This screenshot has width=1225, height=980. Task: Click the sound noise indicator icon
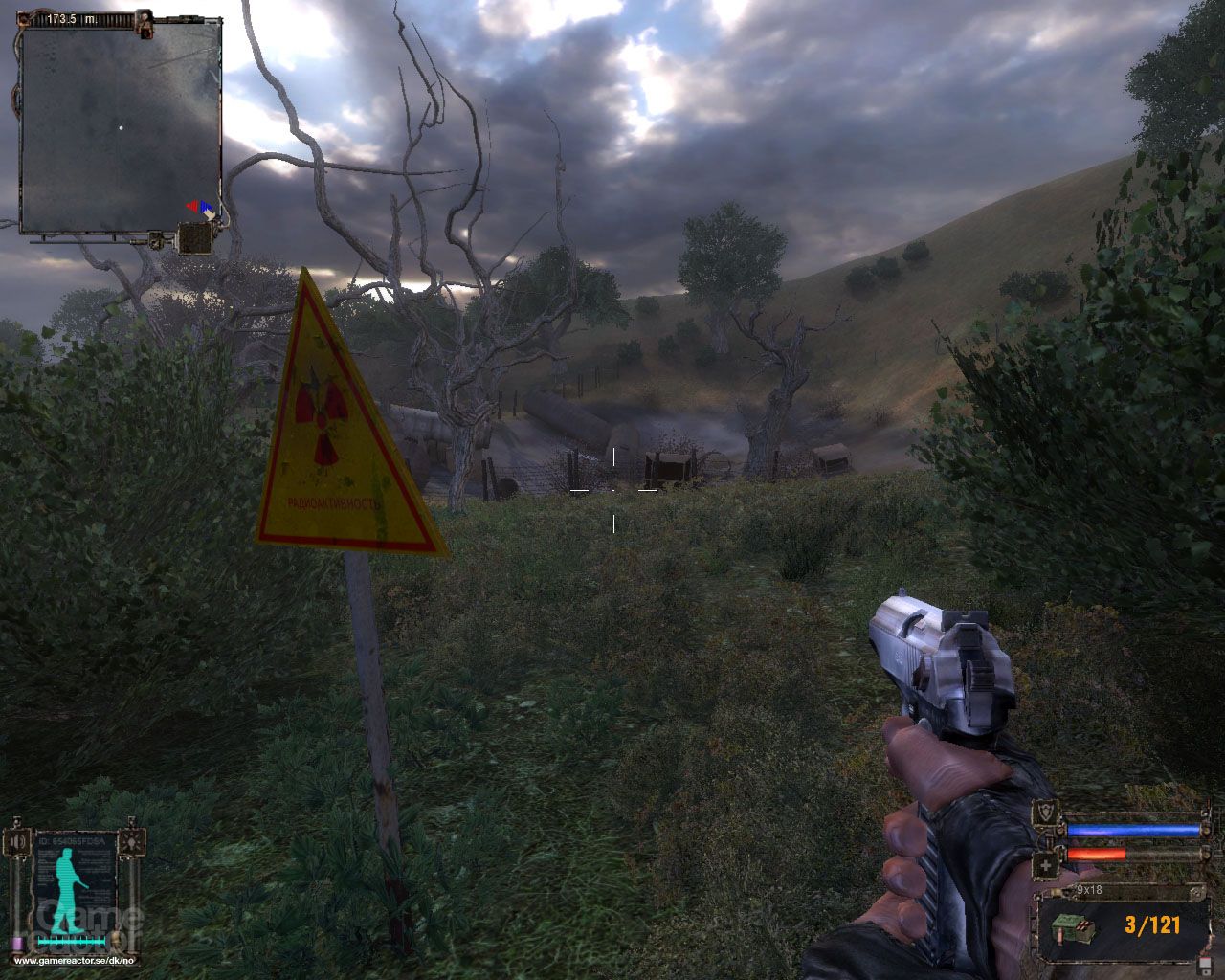point(16,842)
